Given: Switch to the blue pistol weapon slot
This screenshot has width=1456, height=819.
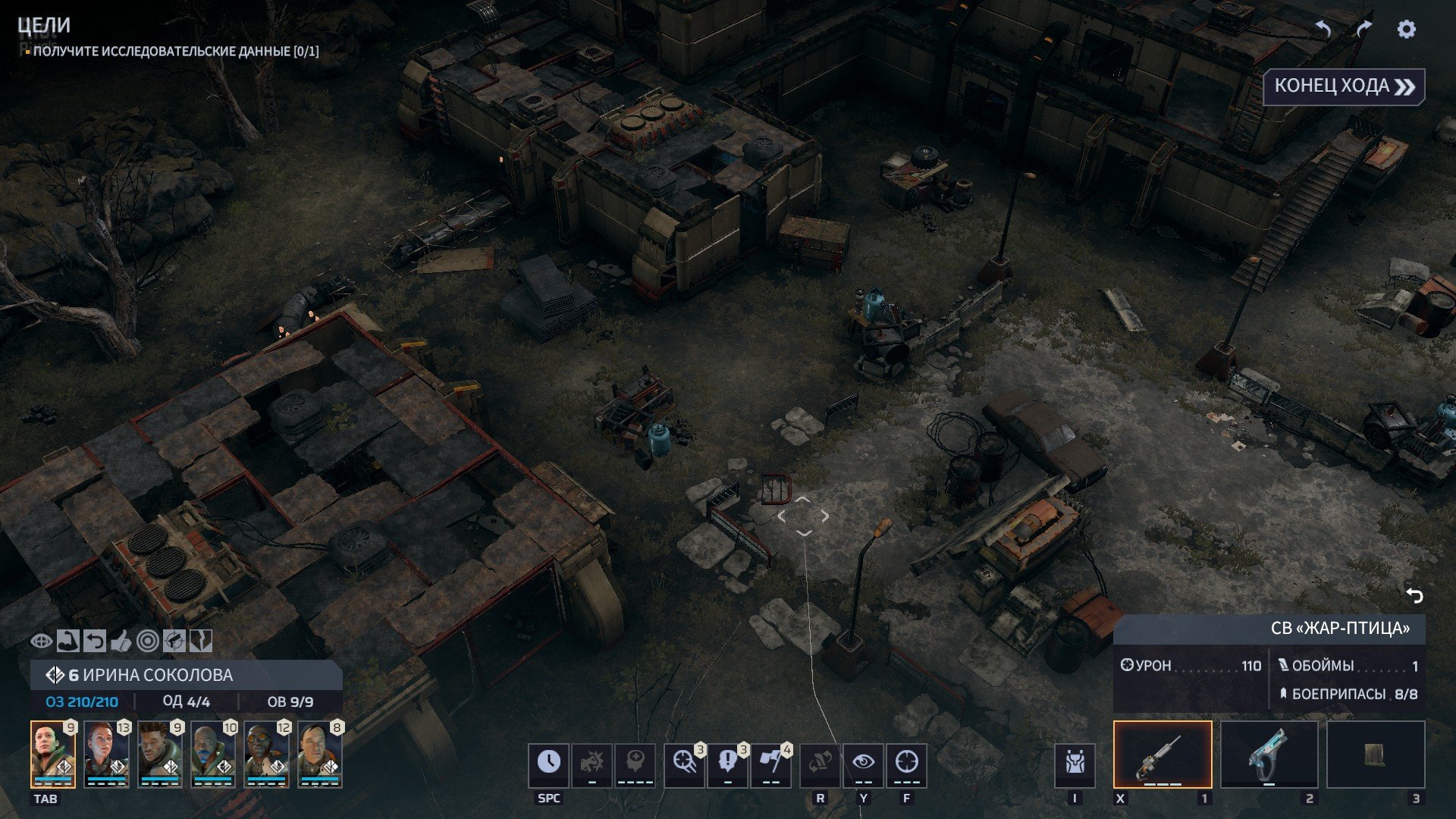Looking at the screenshot, I should click(1269, 754).
